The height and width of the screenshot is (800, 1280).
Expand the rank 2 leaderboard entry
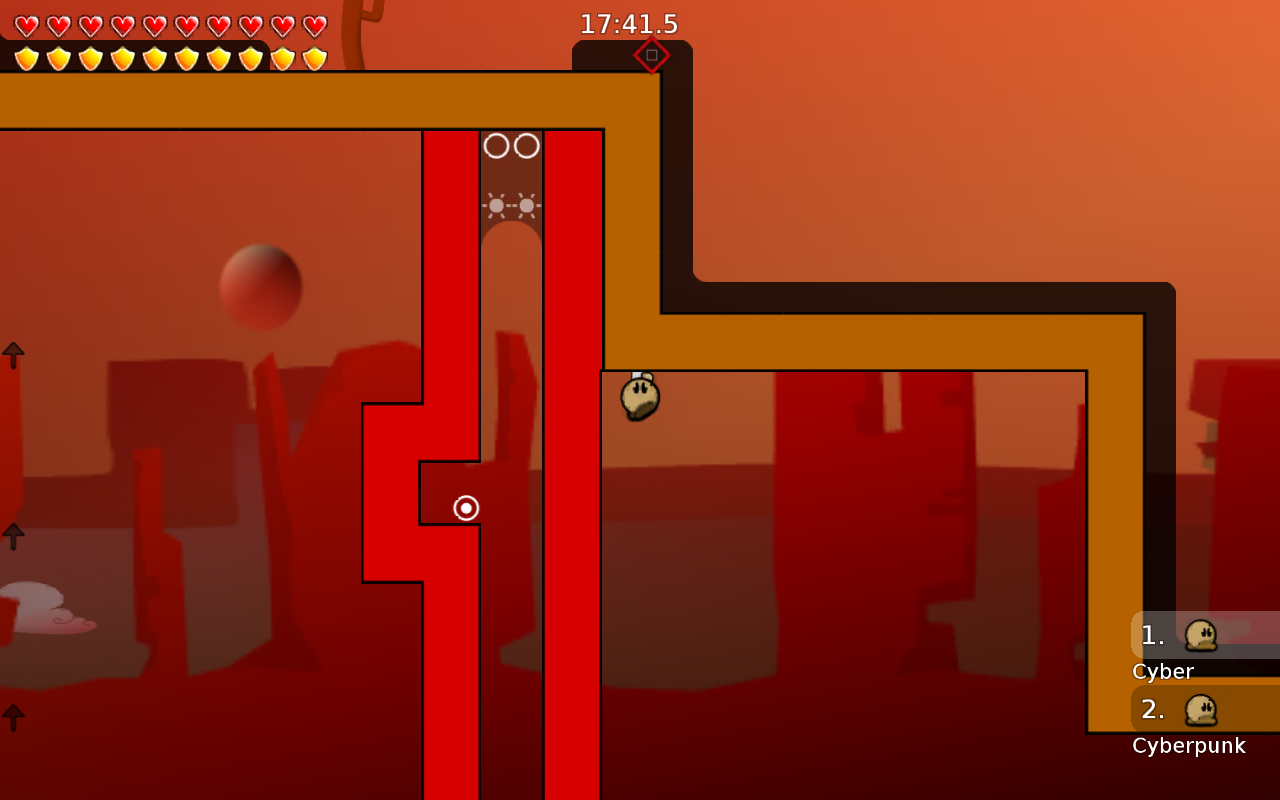coord(1152,709)
